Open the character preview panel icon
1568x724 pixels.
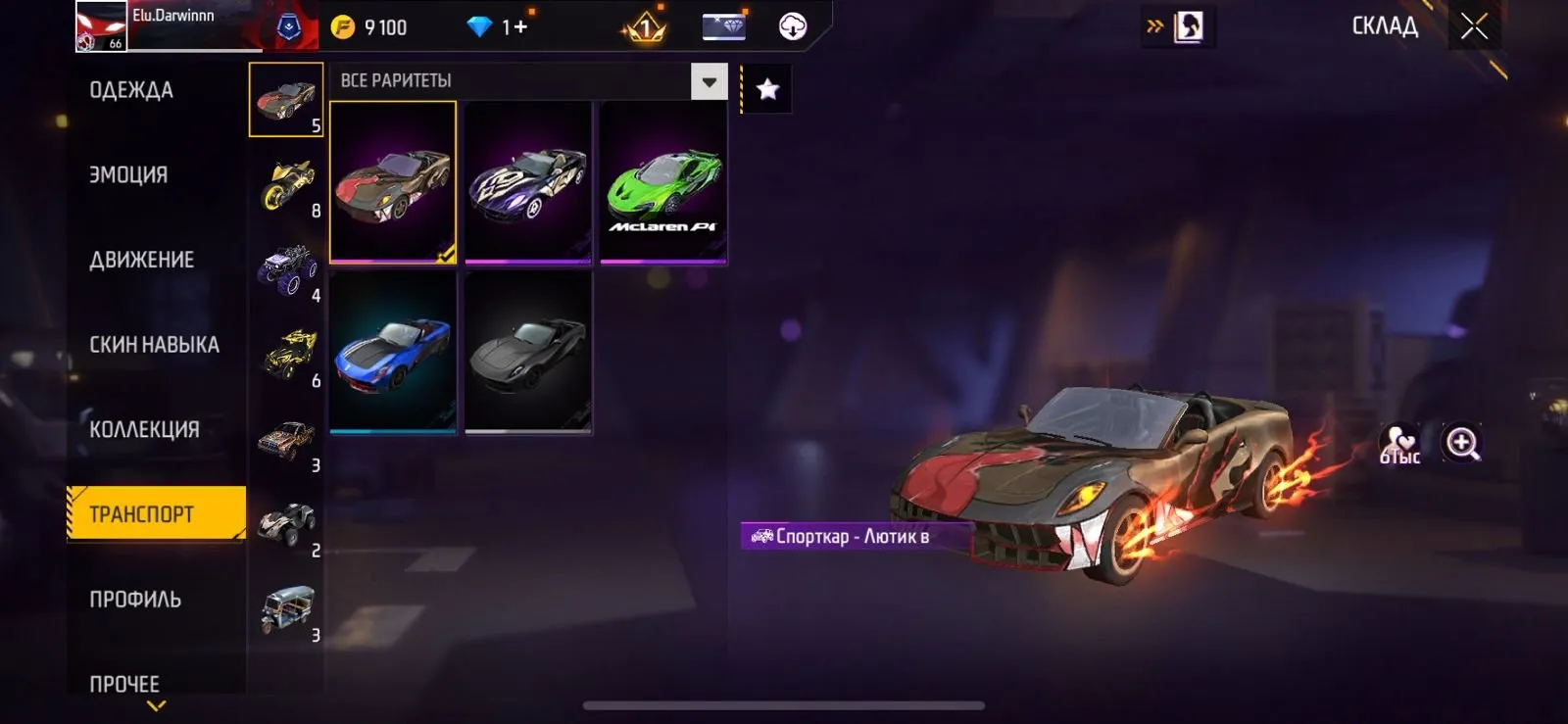tap(1189, 26)
